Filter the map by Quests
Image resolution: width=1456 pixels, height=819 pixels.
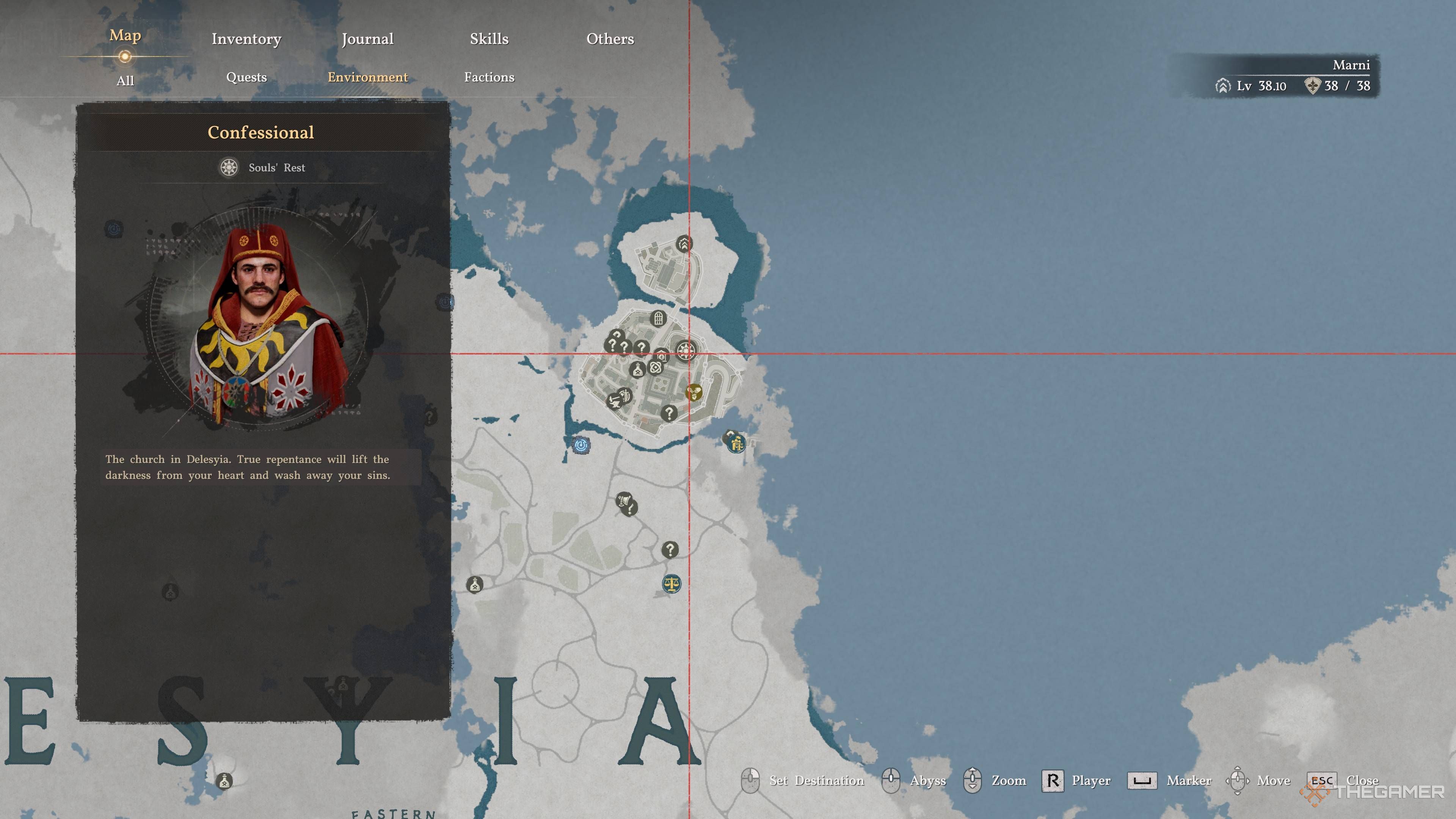(246, 77)
